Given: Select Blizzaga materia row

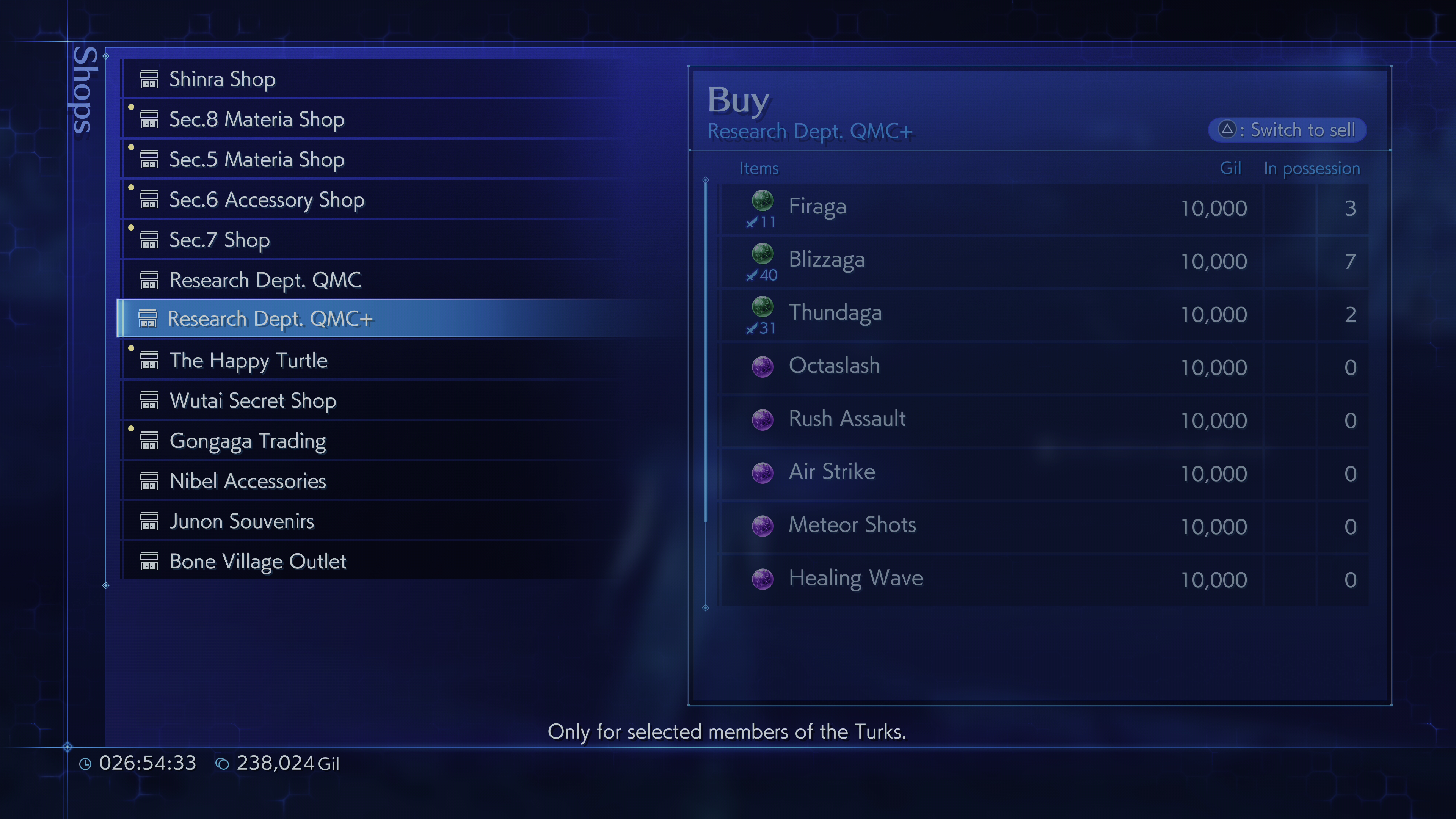Looking at the screenshot, I should coord(826,260).
